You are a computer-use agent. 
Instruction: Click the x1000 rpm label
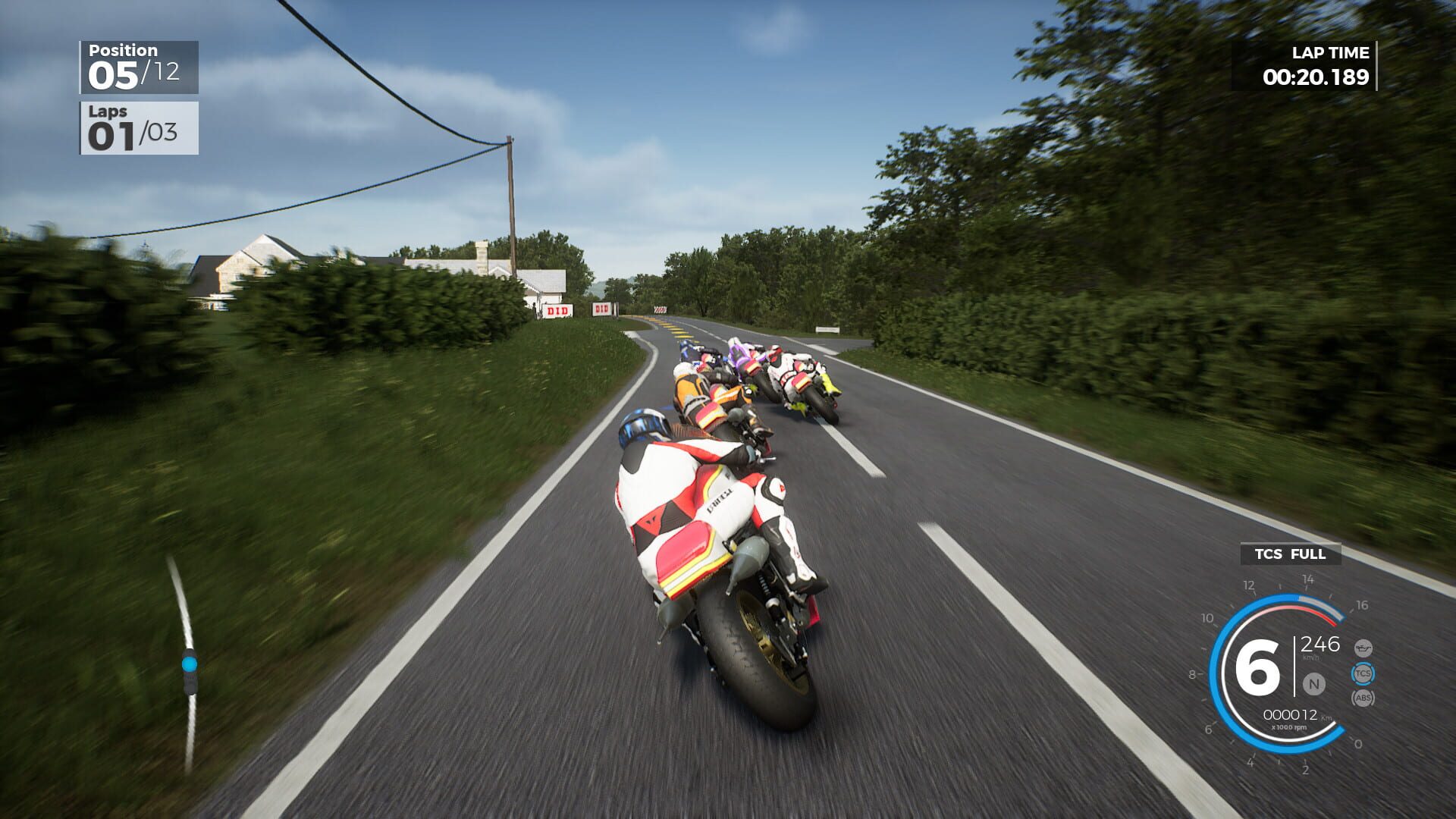[x=1291, y=726]
